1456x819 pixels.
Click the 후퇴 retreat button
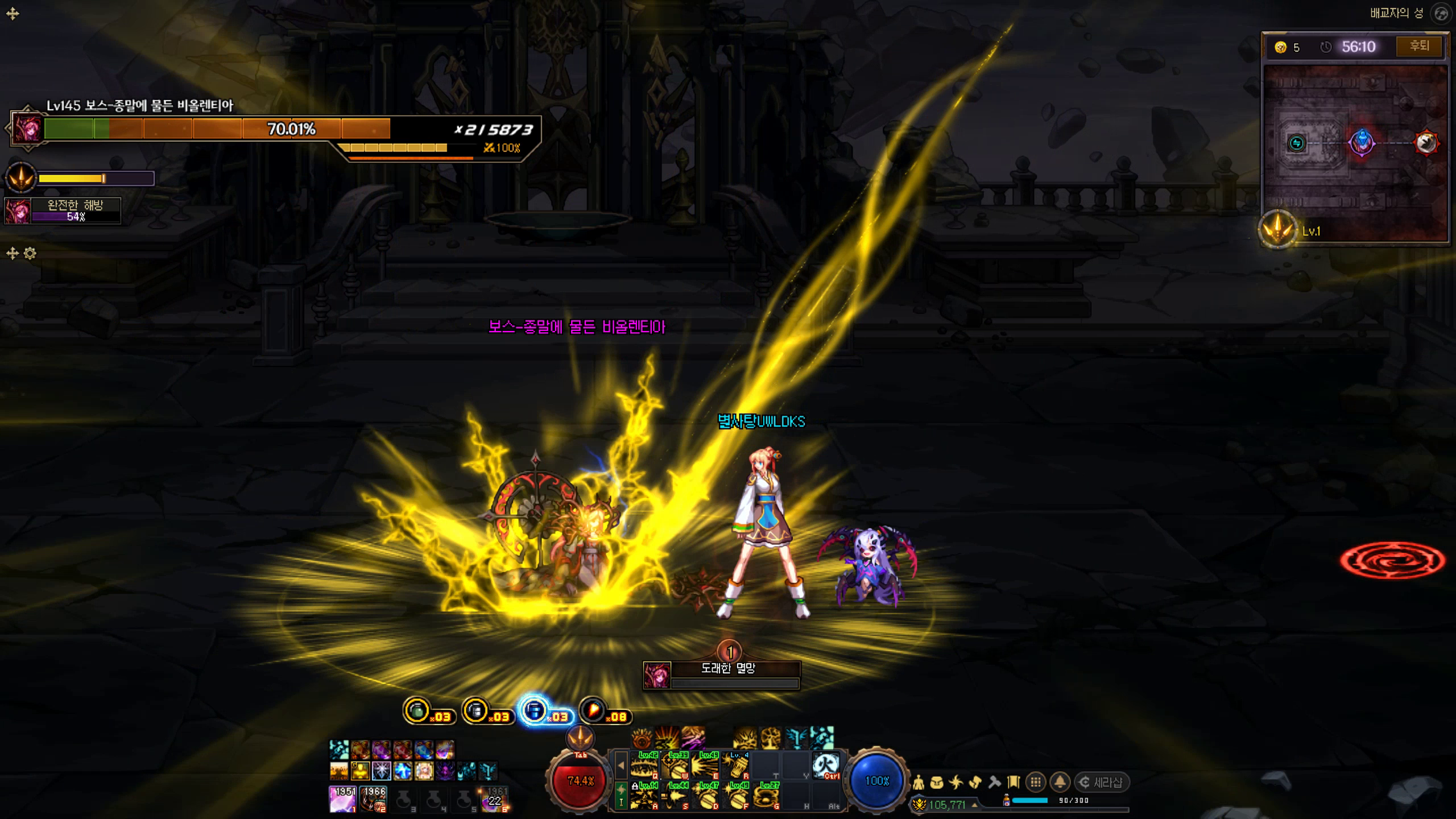pyautogui.click(x=1419, y=46)
